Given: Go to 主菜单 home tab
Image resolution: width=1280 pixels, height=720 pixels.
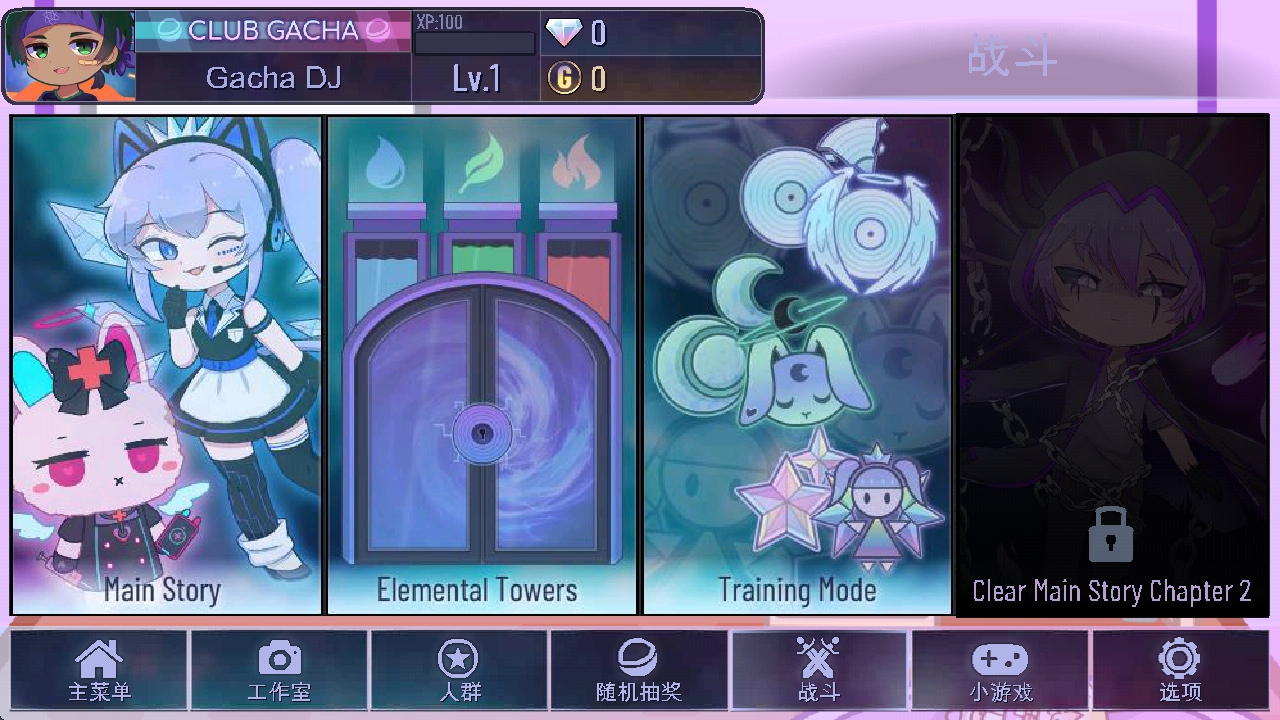Looking at the screenshot, I should coord(99,670).
